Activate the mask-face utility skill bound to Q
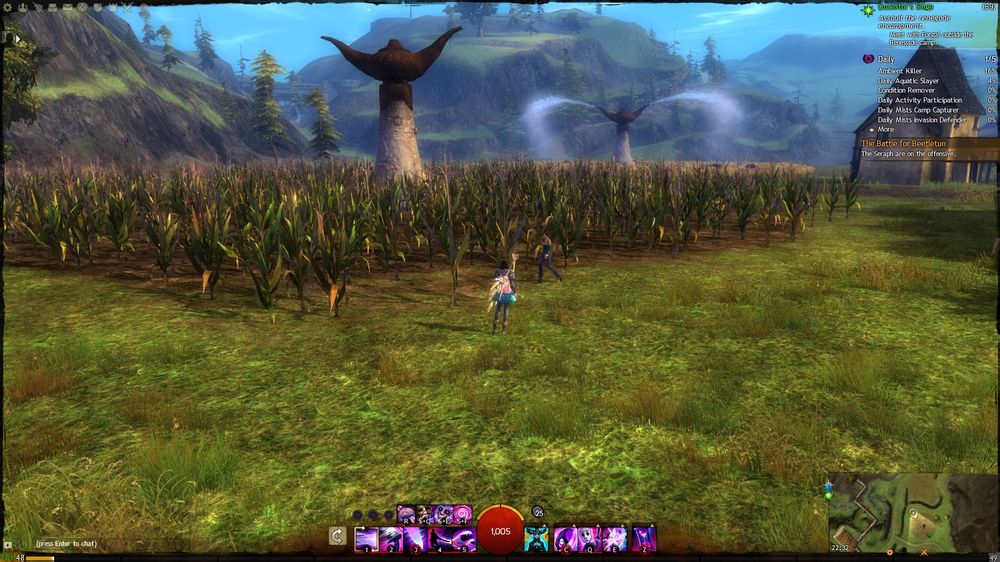 (589, 539)
